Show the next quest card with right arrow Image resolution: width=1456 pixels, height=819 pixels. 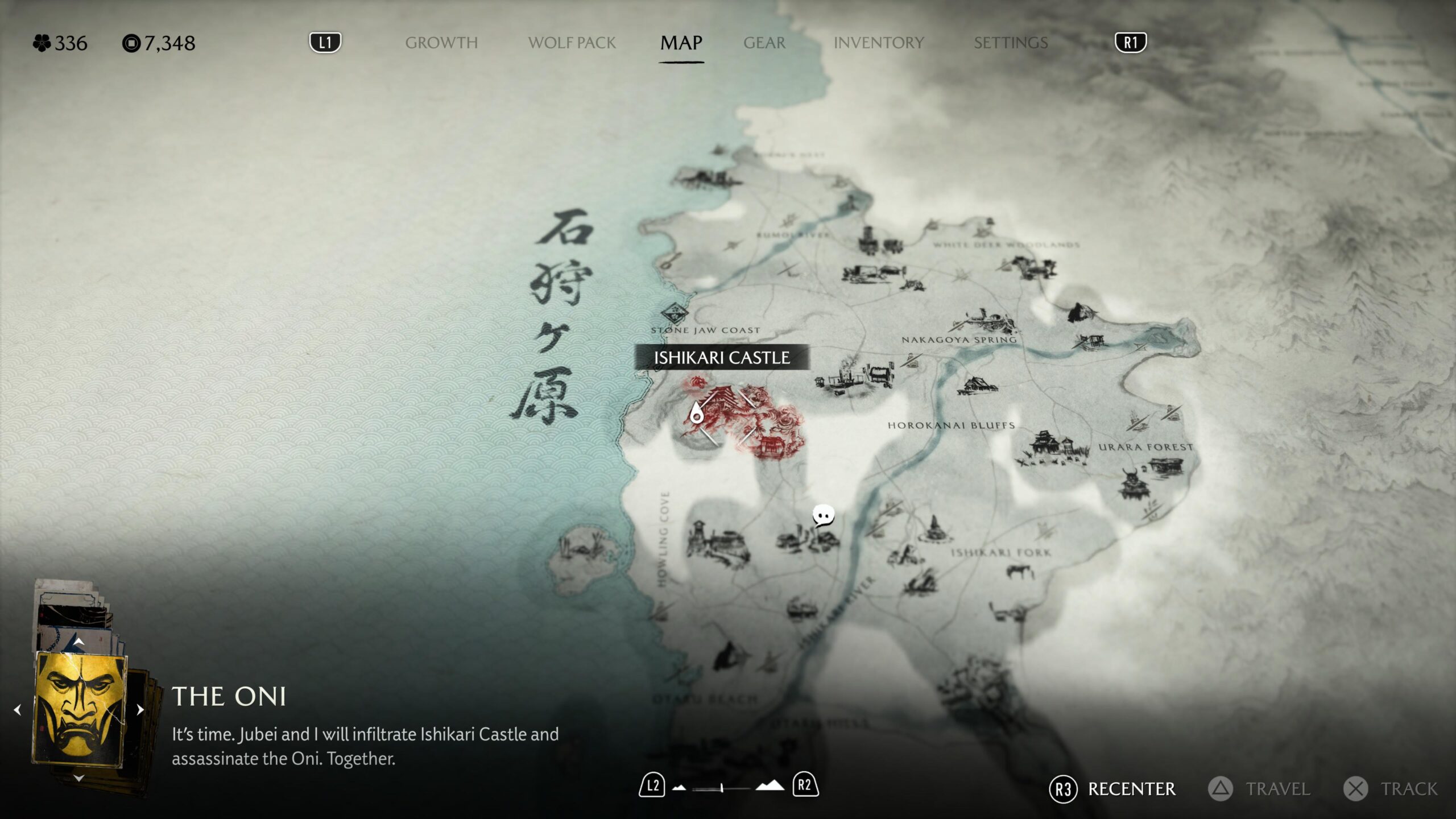[x=140, y=710]
